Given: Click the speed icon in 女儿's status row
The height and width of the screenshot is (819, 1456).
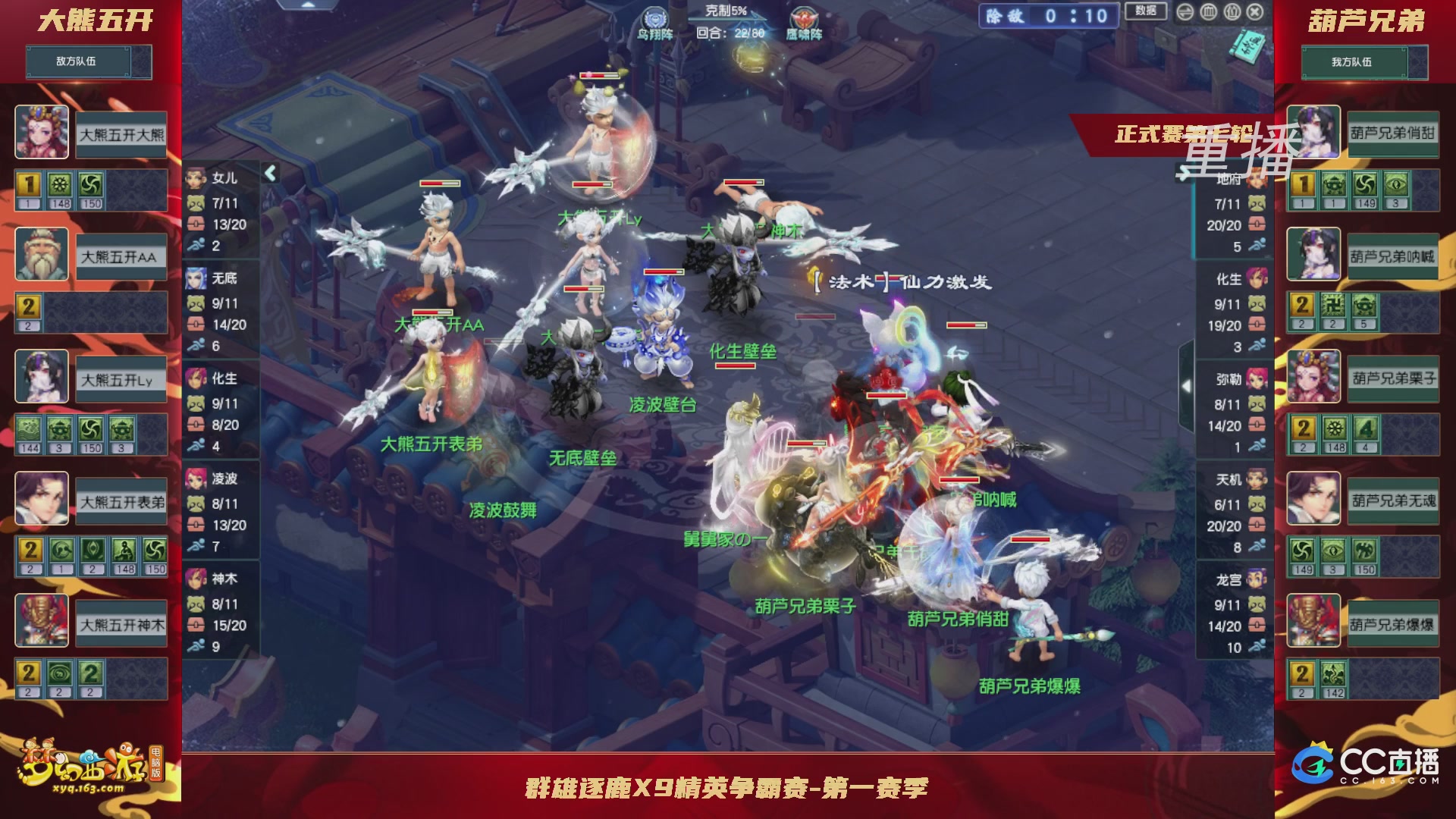Looking at the screenshot, I should (196, 244).
